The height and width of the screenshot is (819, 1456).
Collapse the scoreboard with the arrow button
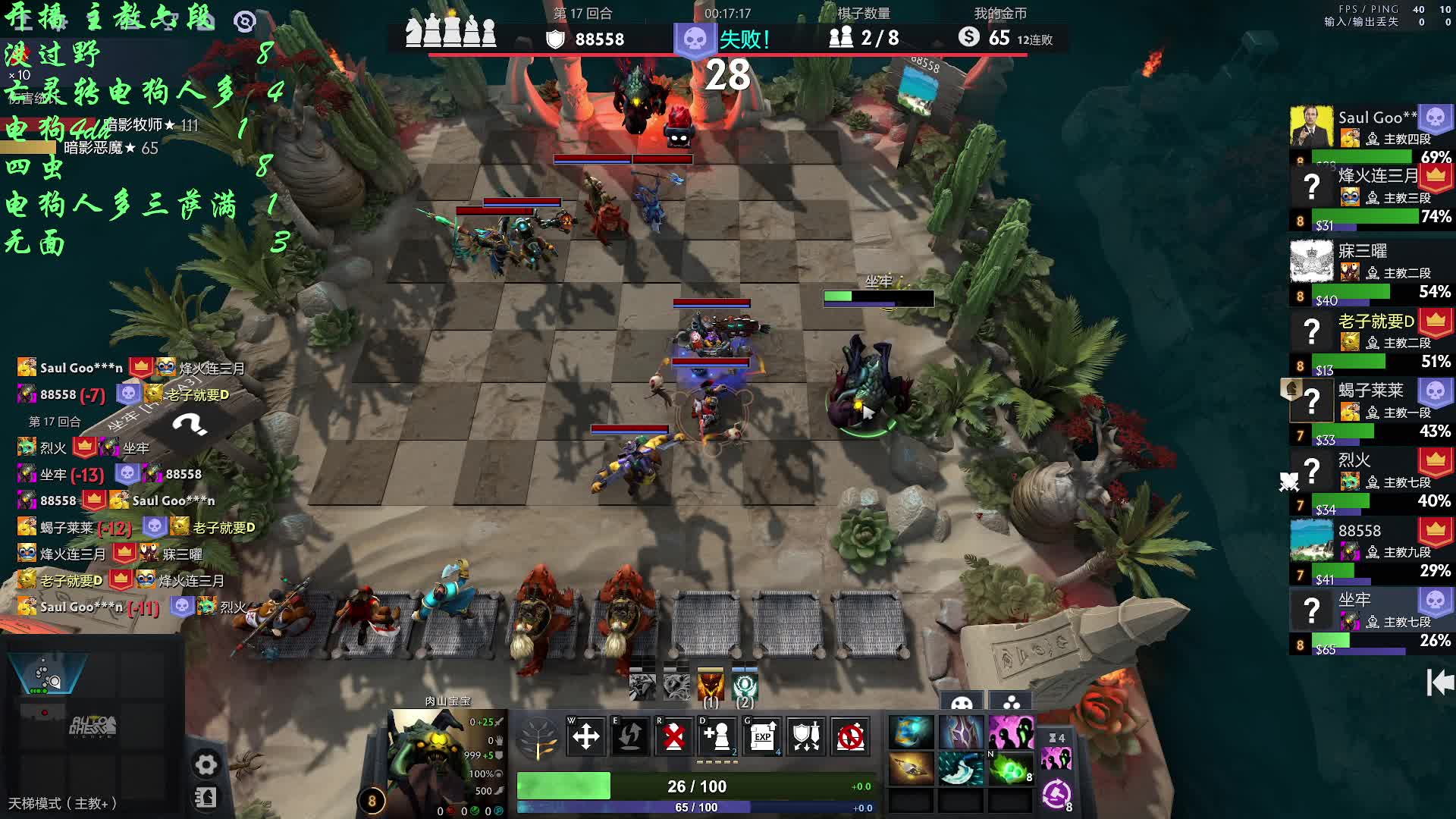[x=1439, y=682]
